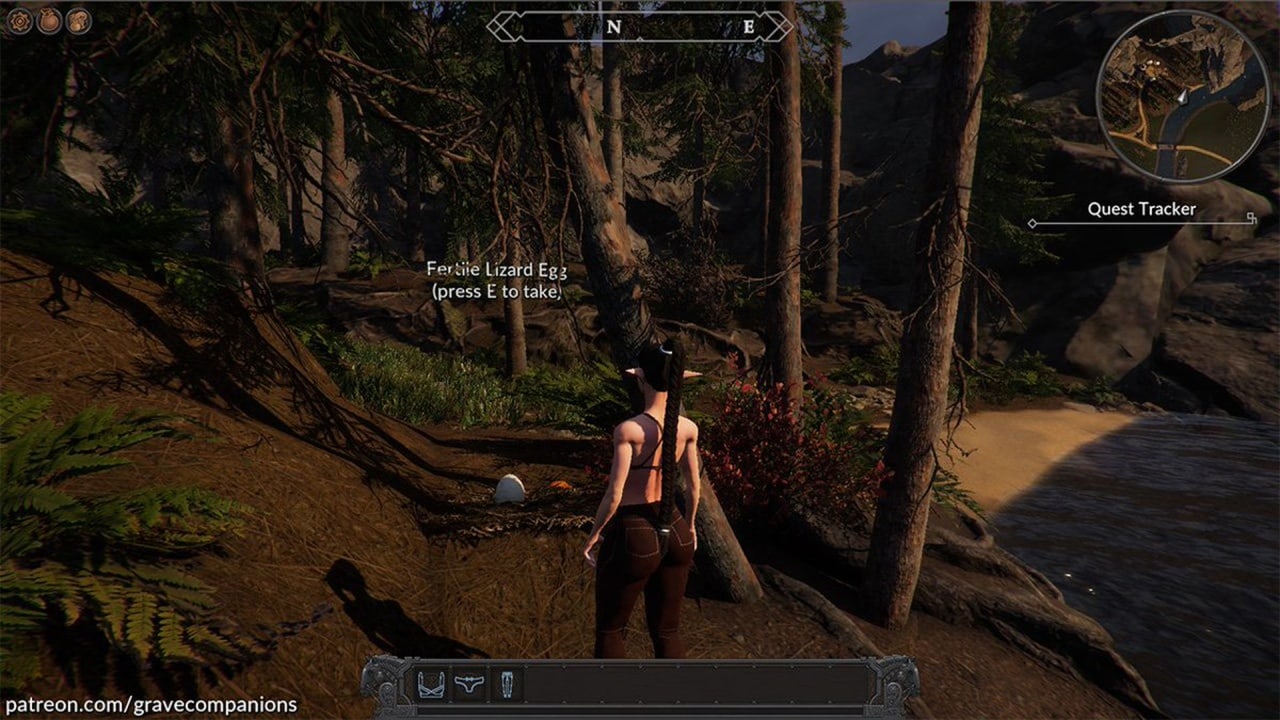Viewport: 1280px width, 720px height.
Task: Select the pants clothing slot in hotbar
Action: point(506,685)
